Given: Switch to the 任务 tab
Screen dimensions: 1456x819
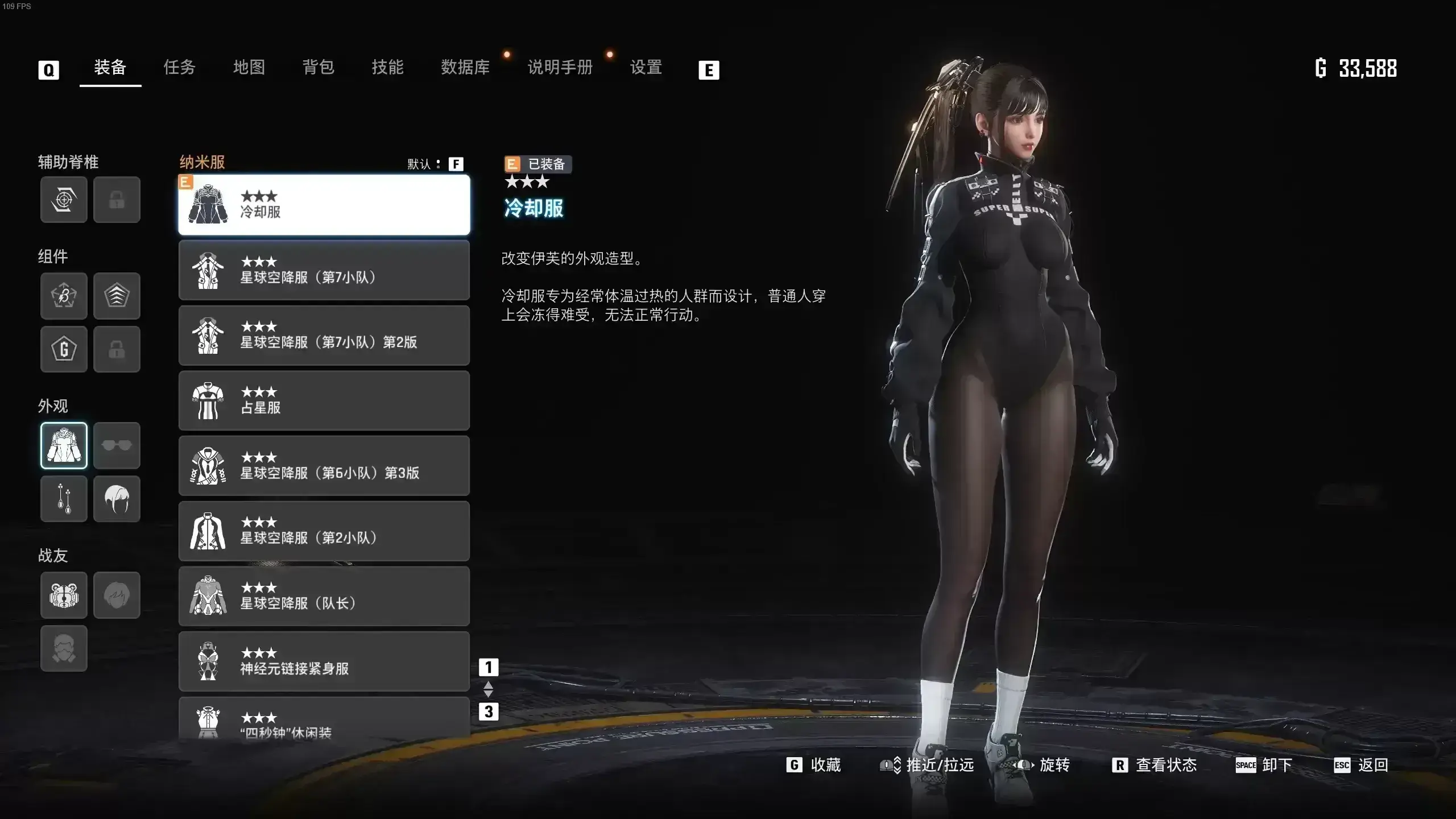Looking at the screenshot, I should tap(179, 68).
